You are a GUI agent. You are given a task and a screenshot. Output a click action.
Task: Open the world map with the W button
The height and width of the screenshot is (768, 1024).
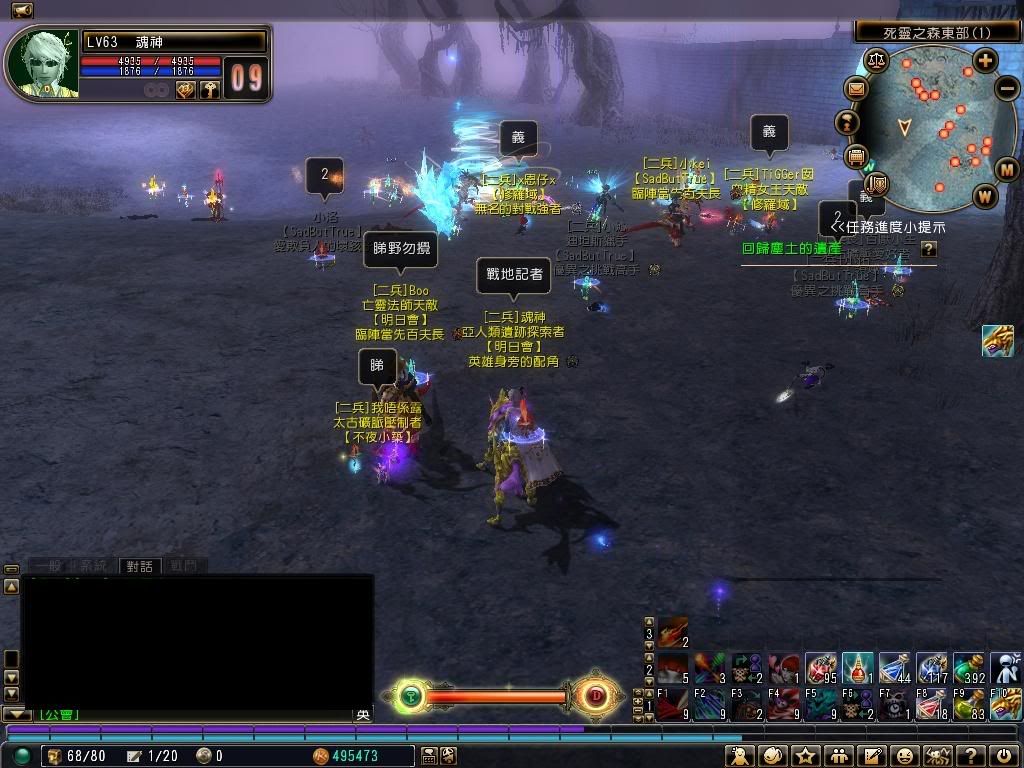click(985, 196)
